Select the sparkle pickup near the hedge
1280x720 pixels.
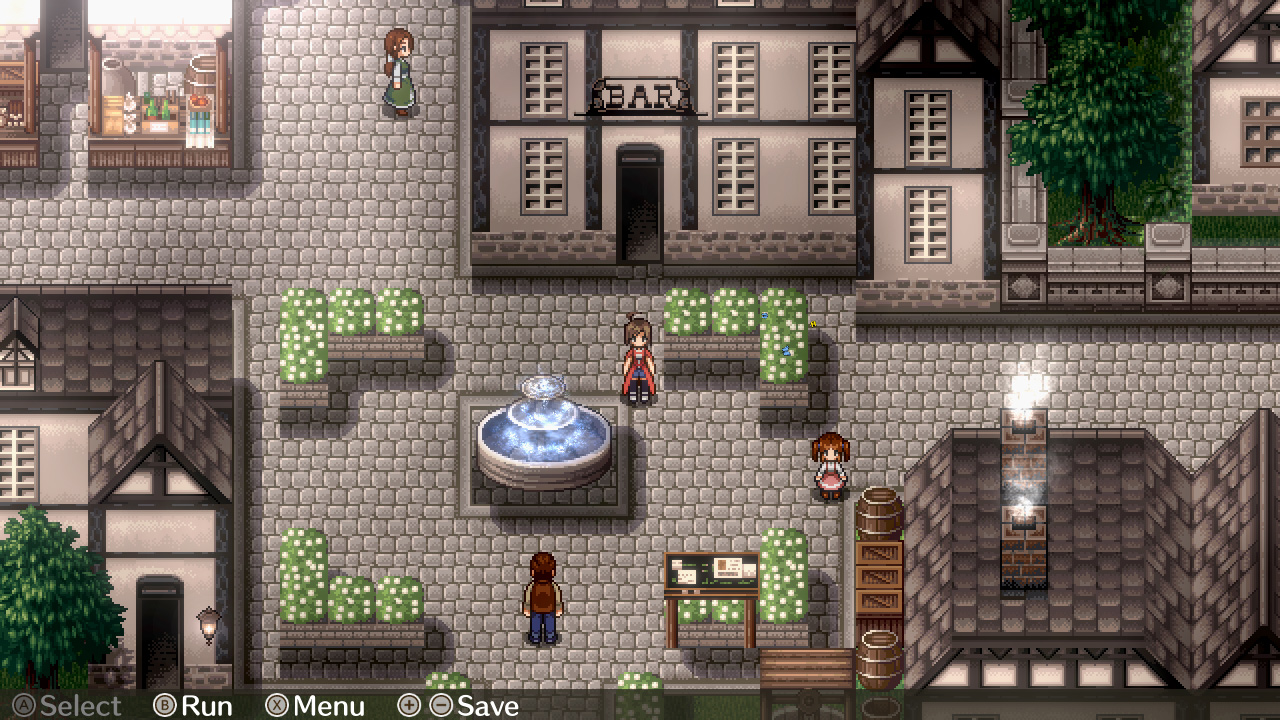point(812,324)
